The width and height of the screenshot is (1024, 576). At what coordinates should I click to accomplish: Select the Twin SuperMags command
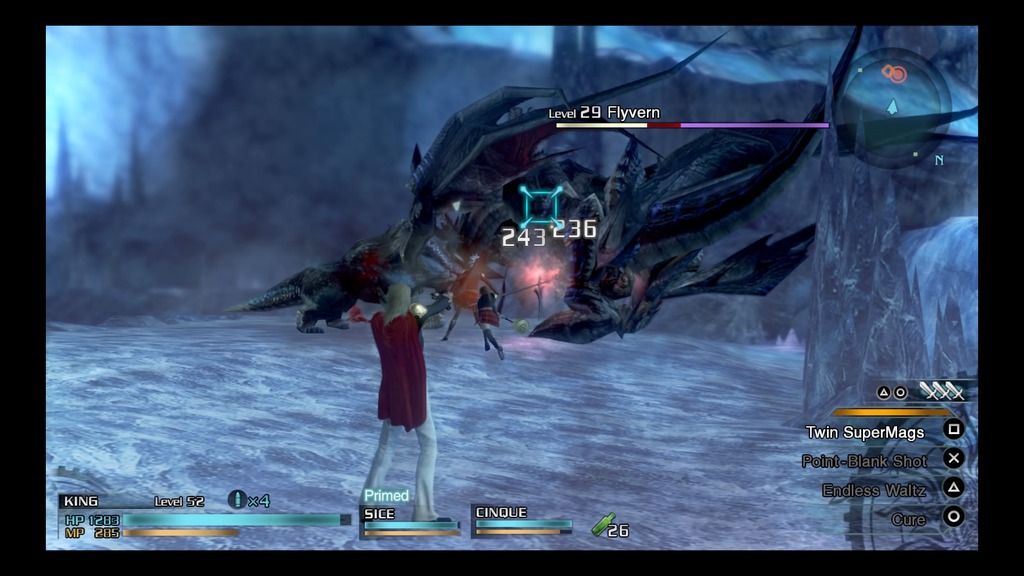click(x=866, y=433)
